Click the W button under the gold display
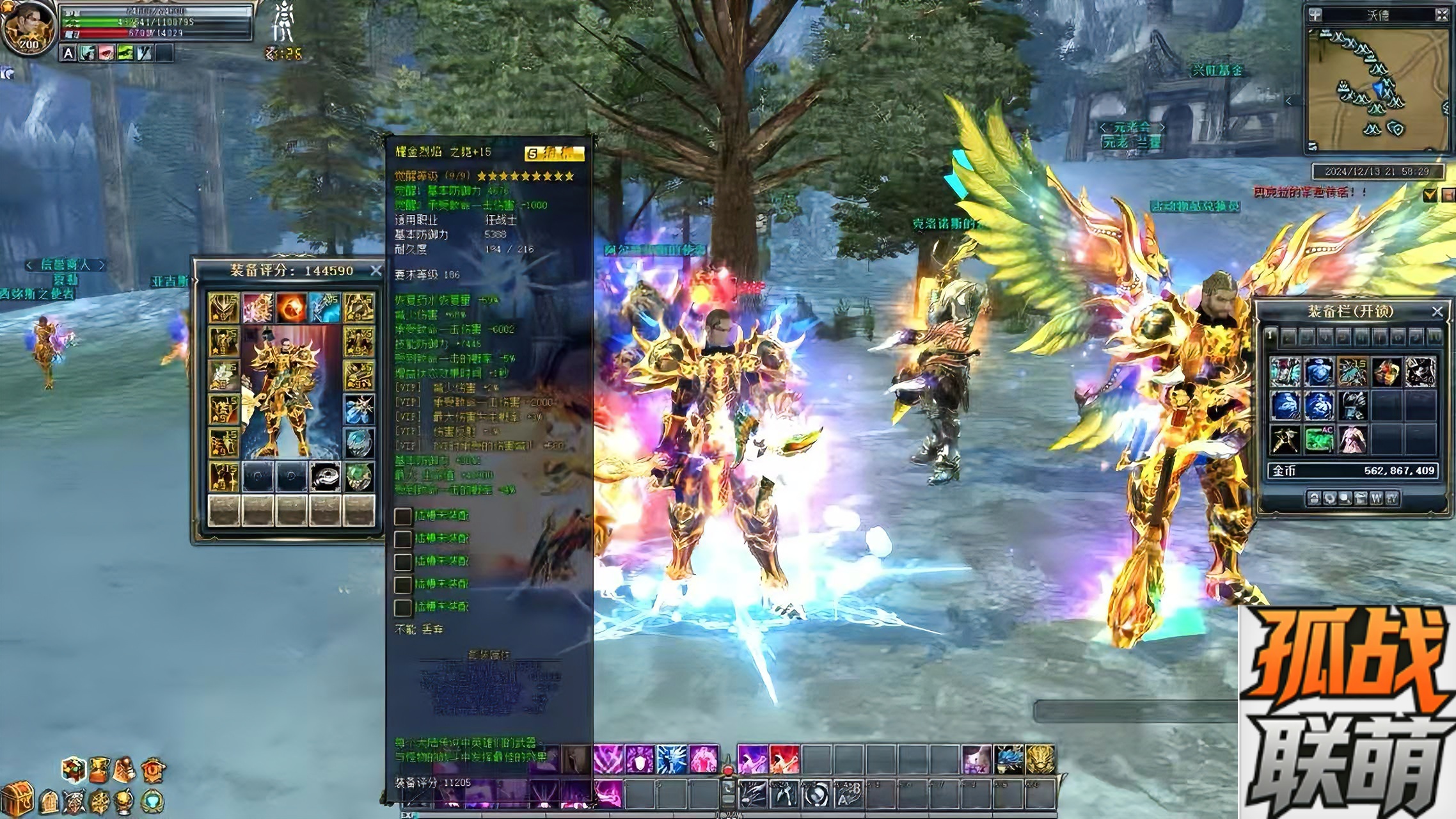This screenshot has width=1456, height=819. point(1375,498)
